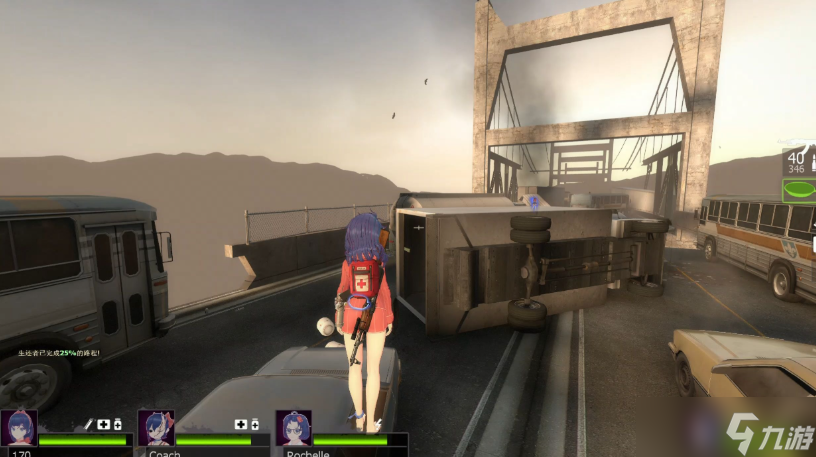Select the frying pan melee weapon slot
The image size is (816, 457).
[x=798, y=189]
